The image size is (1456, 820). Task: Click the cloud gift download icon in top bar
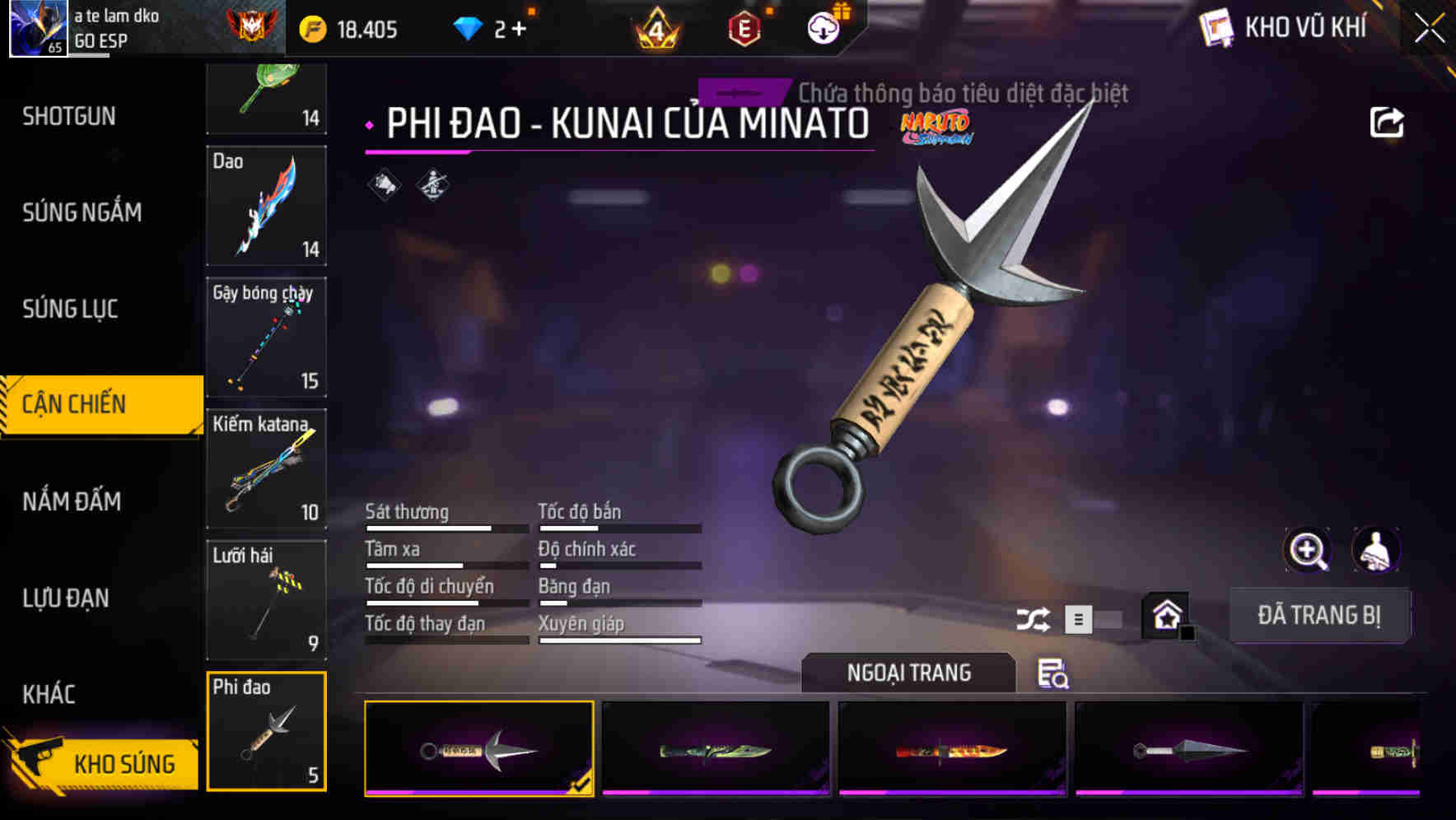[x=823, y=27]
